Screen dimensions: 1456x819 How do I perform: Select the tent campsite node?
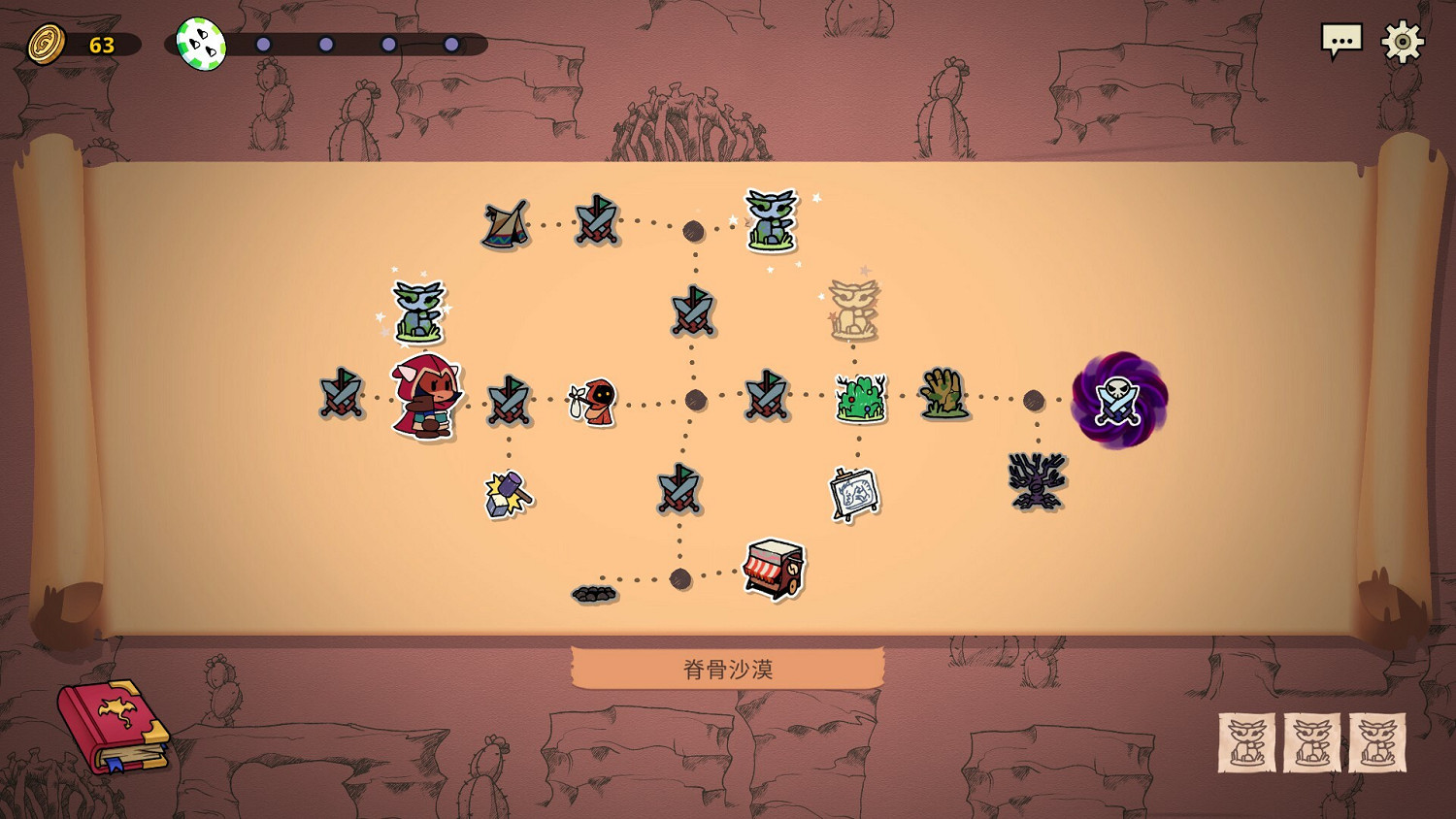point(505,225)
